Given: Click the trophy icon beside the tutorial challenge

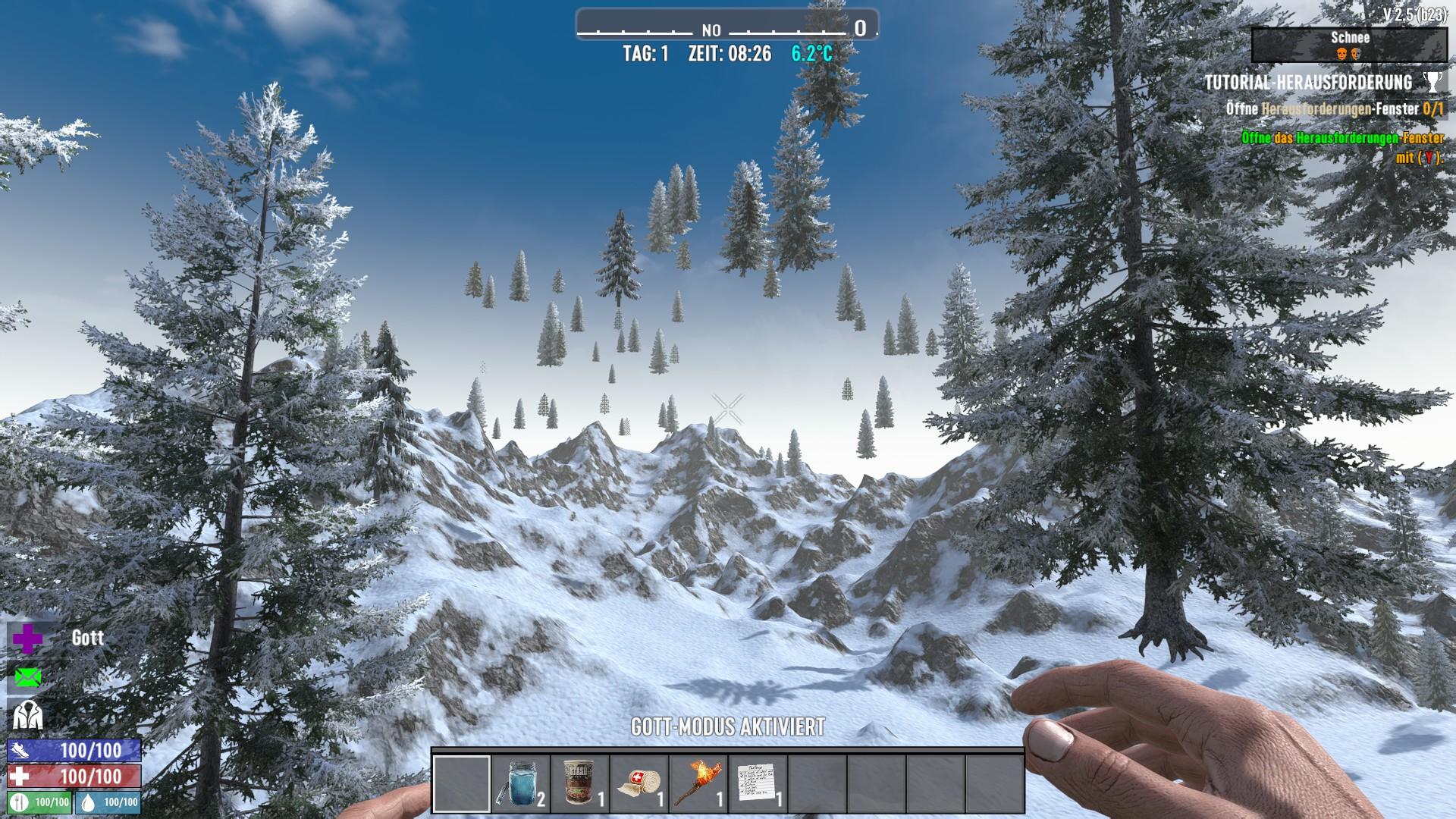Looking at the screenshot, I should tap(1432, 82).
